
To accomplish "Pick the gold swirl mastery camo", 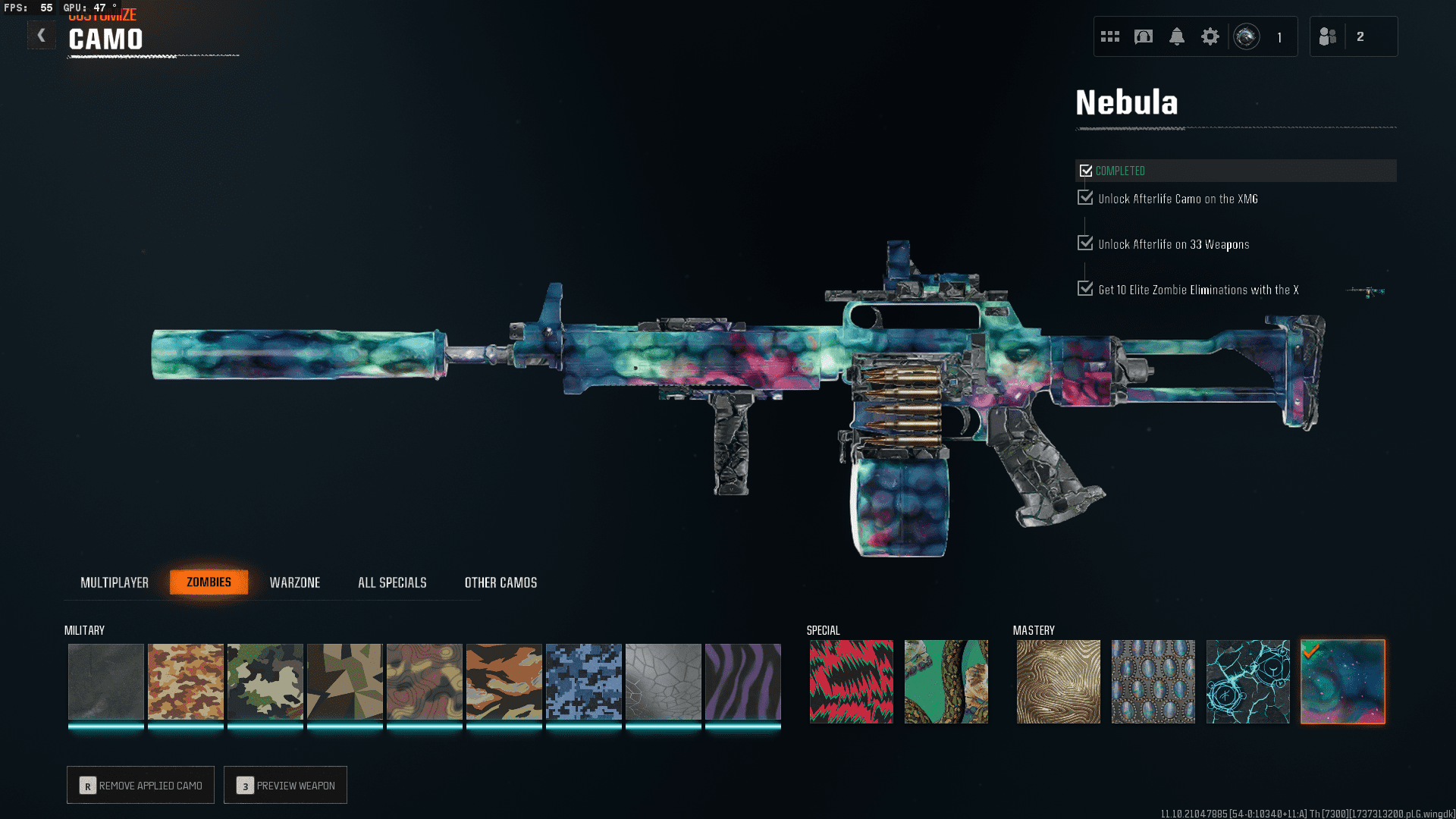I will click(x=1058, y=681).
